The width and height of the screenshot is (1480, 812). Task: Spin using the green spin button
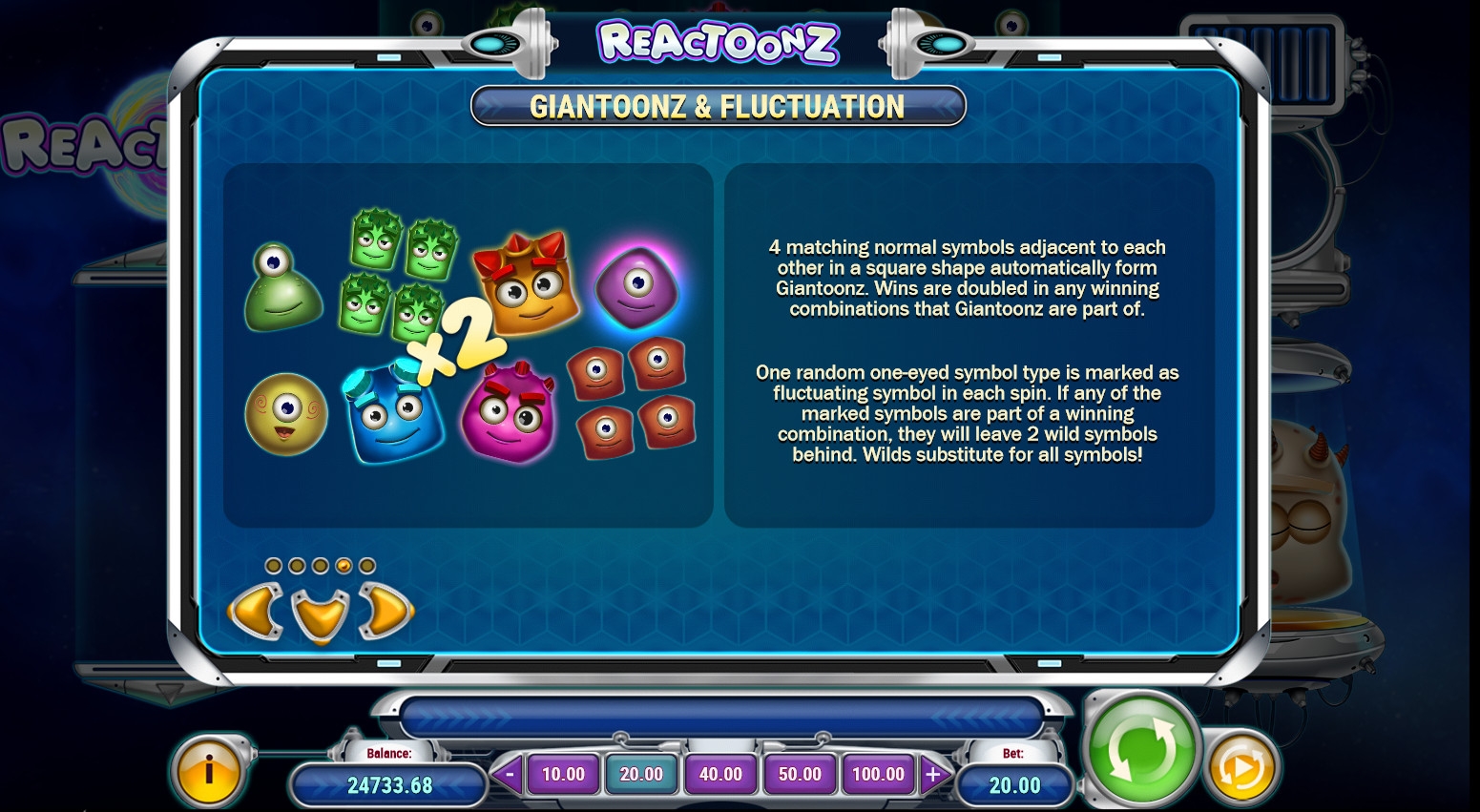1141,748
